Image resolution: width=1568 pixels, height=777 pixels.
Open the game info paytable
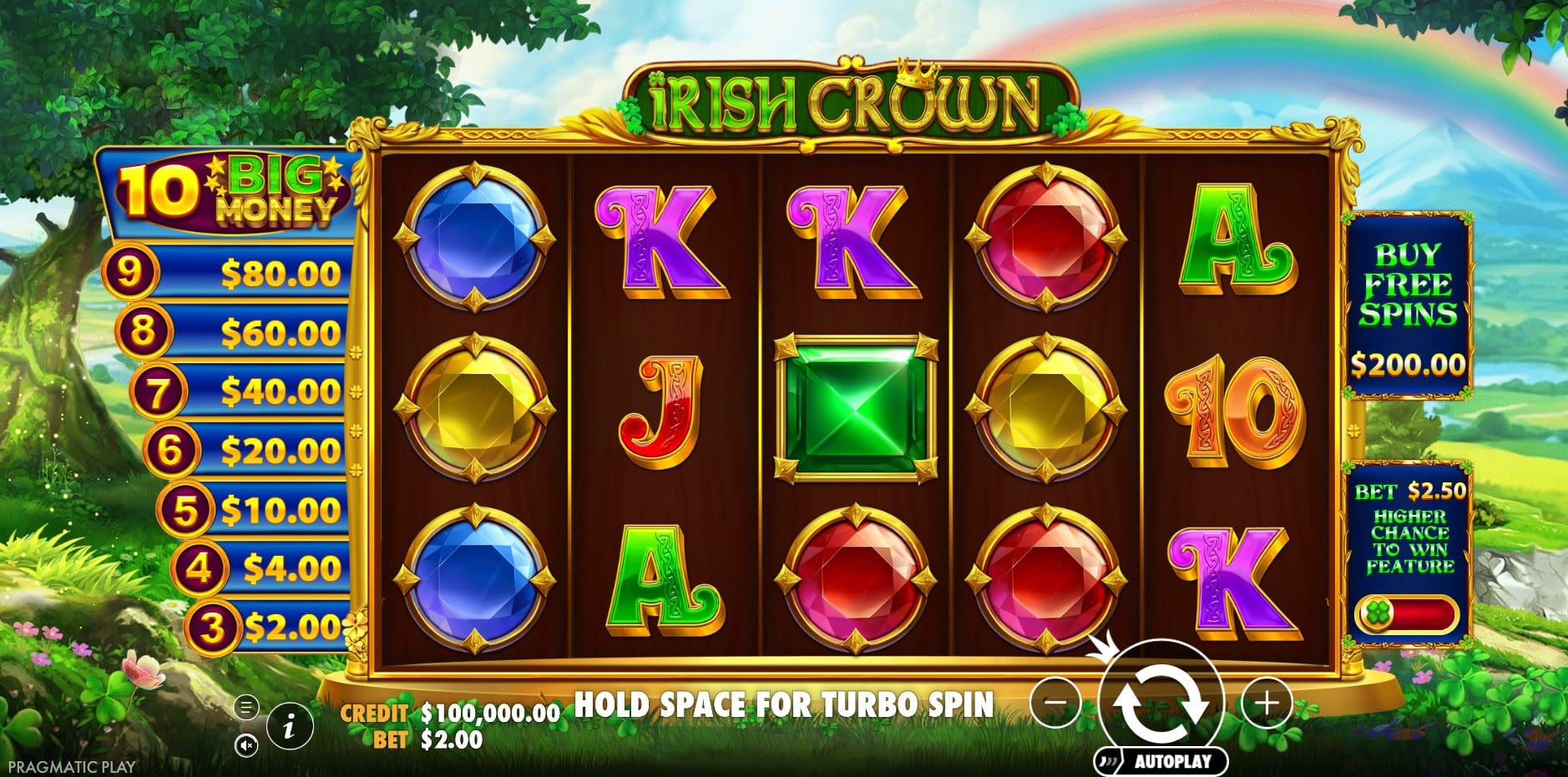point(289,726)
